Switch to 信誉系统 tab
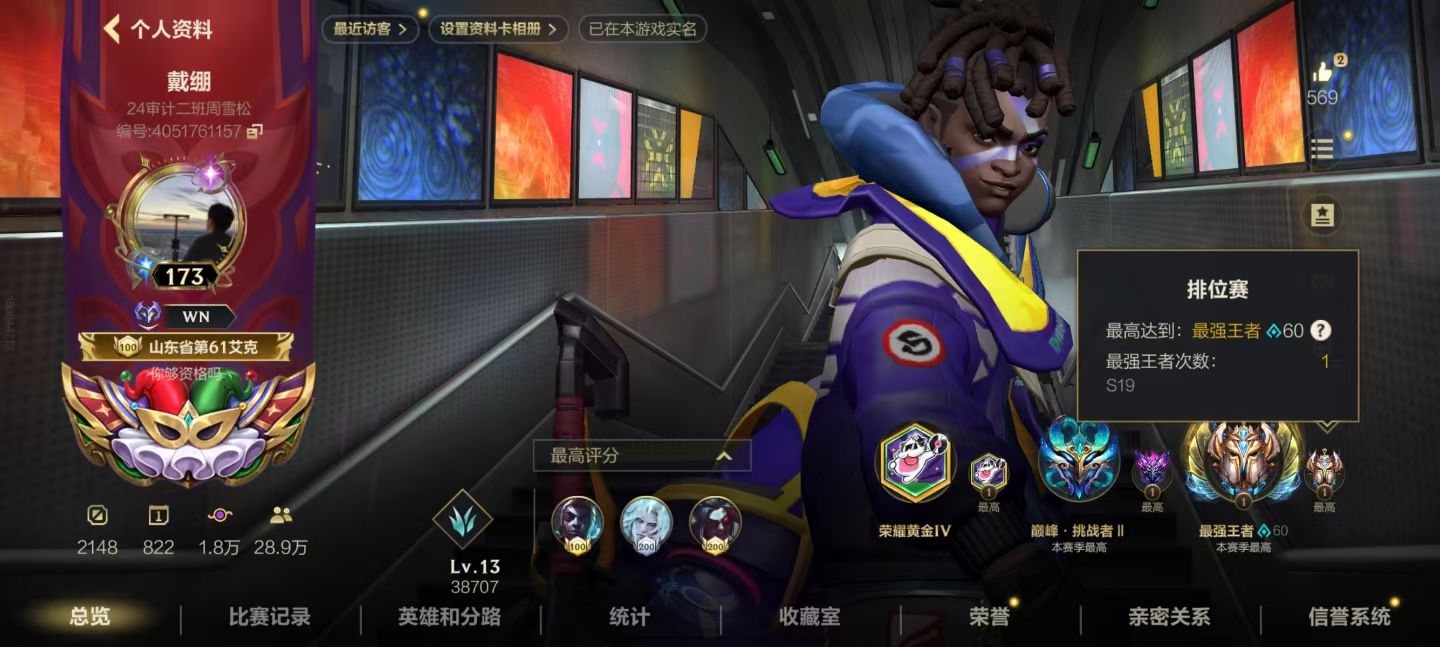 pos(1349,617)
